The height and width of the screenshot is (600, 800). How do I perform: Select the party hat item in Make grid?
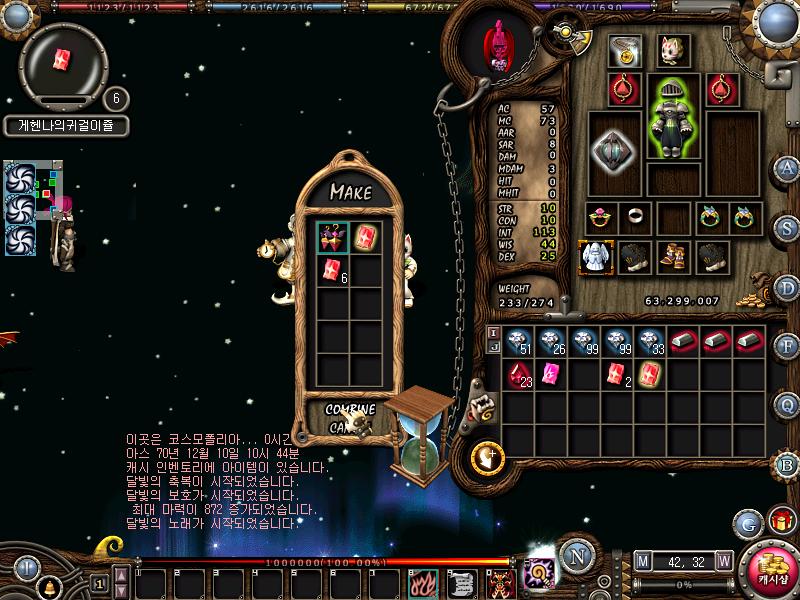pyautogui.click(x=333, y=237)
